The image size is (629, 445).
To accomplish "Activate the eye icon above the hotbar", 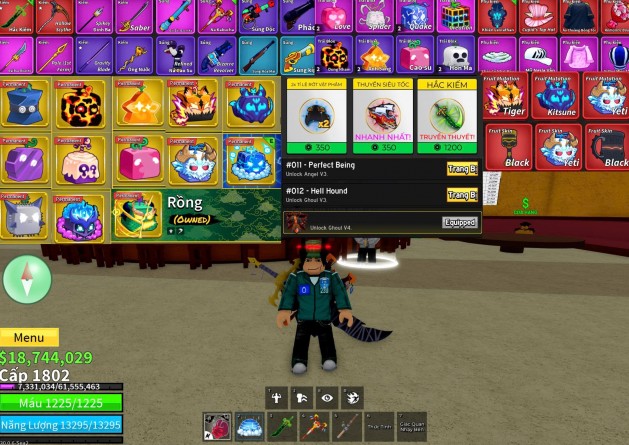I will [327, 397].
